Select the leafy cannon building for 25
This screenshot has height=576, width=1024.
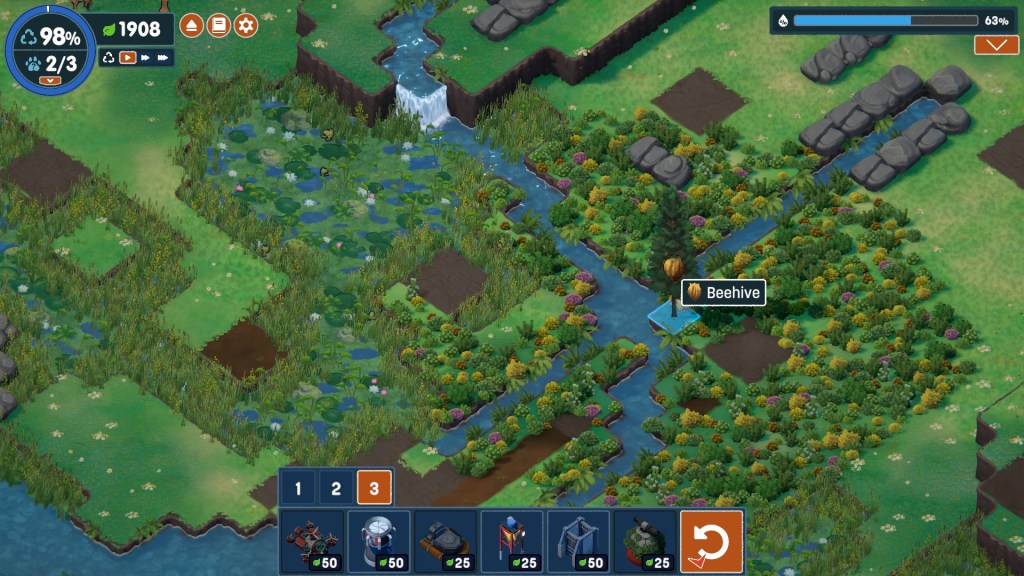644,542
